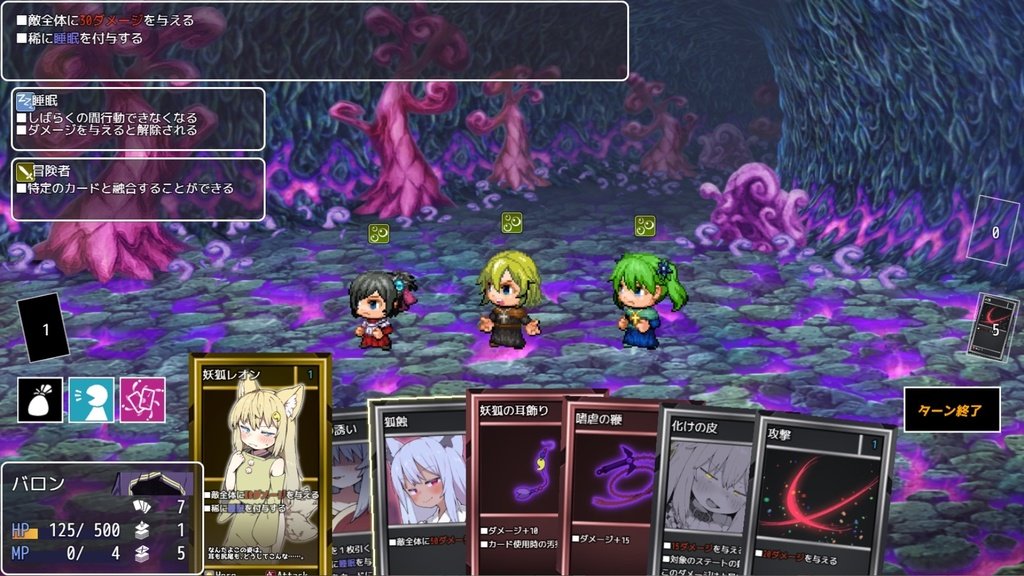Click the empty card outline showing 0
The height and width of the screenshot is (576, 1024).
pos(994,230)
